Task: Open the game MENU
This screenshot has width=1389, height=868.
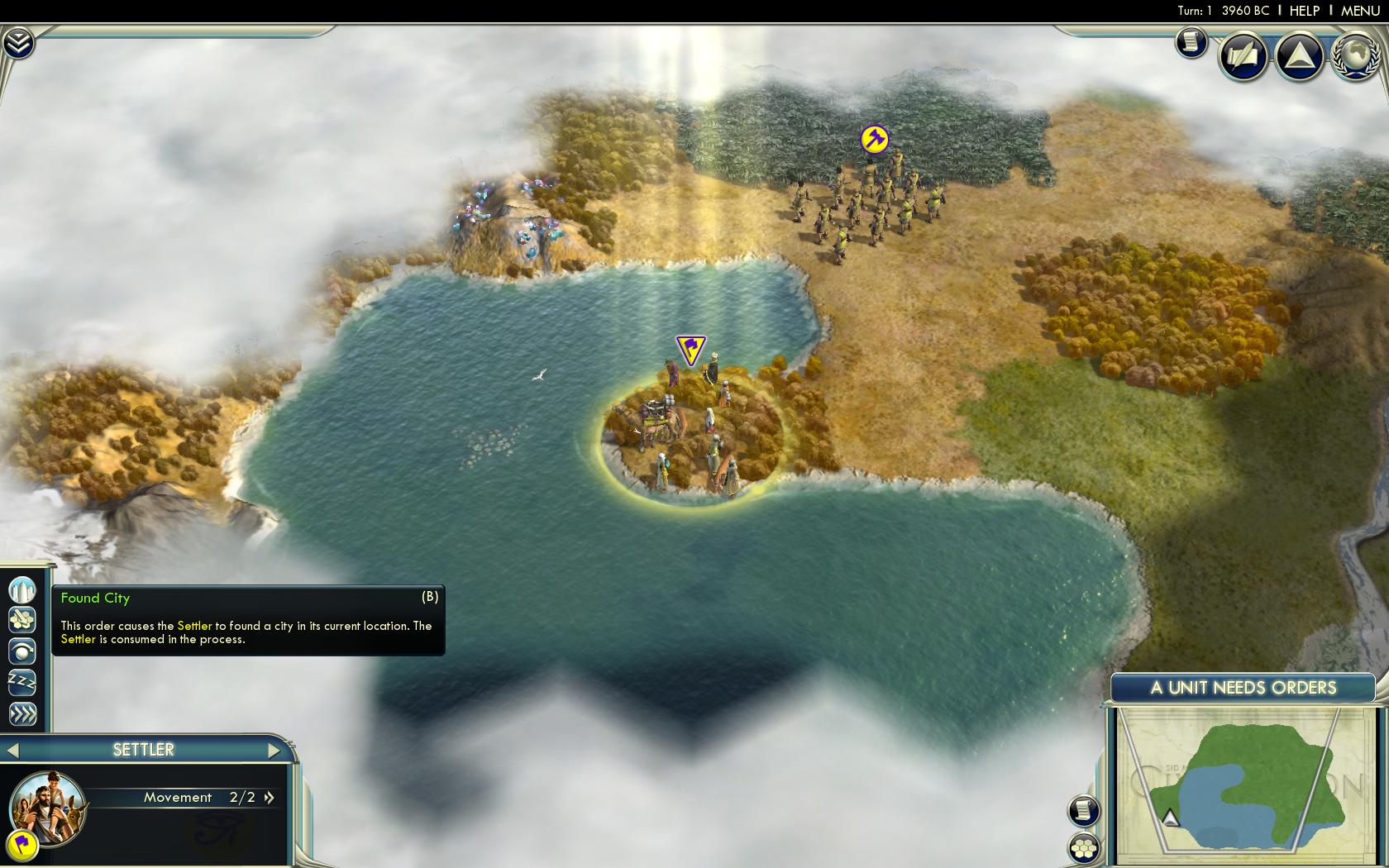Action: (x=1360, y=10)
